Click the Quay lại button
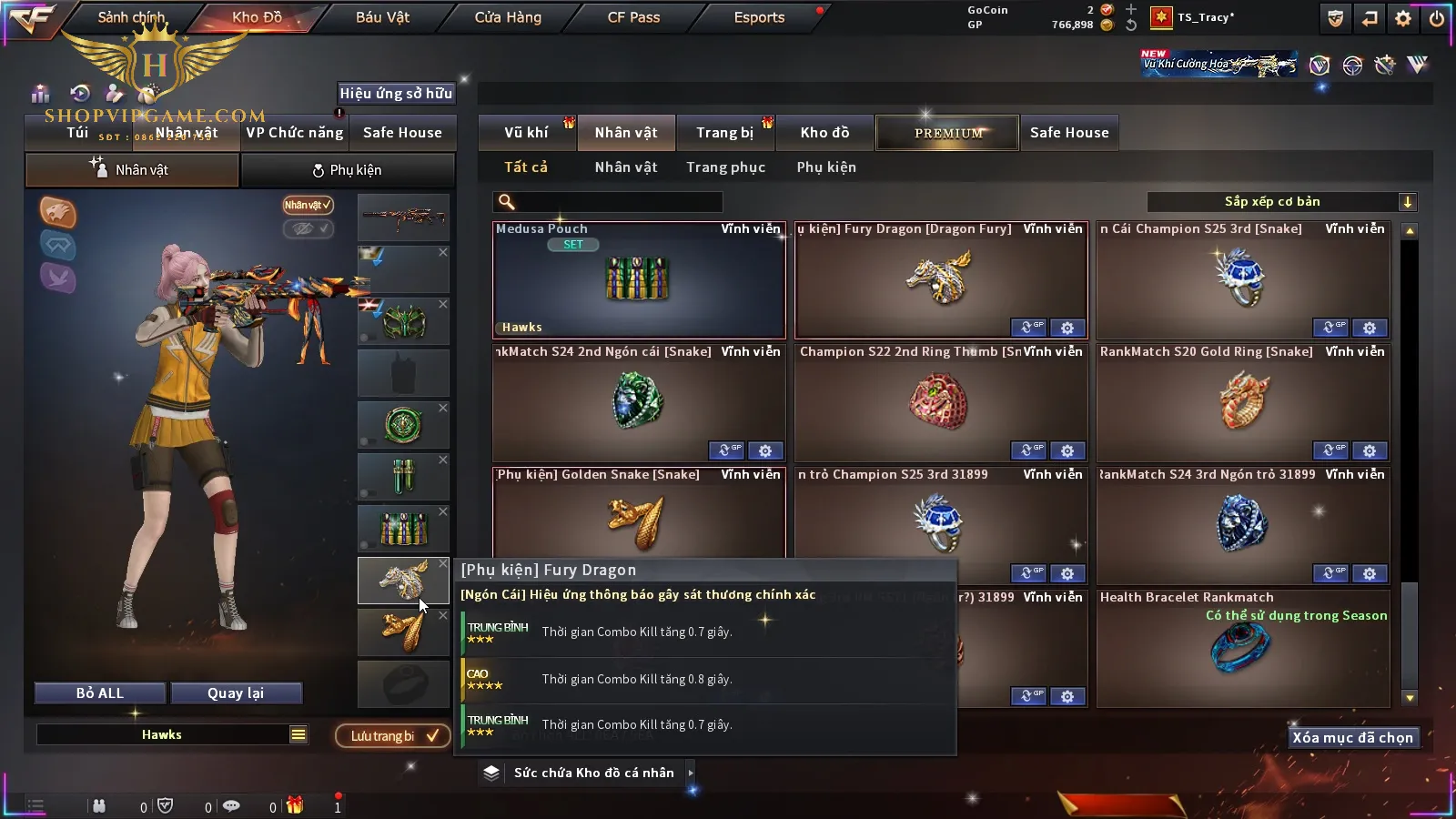The width and height of the screenshot is (1456, 819). tap(236, 693)
